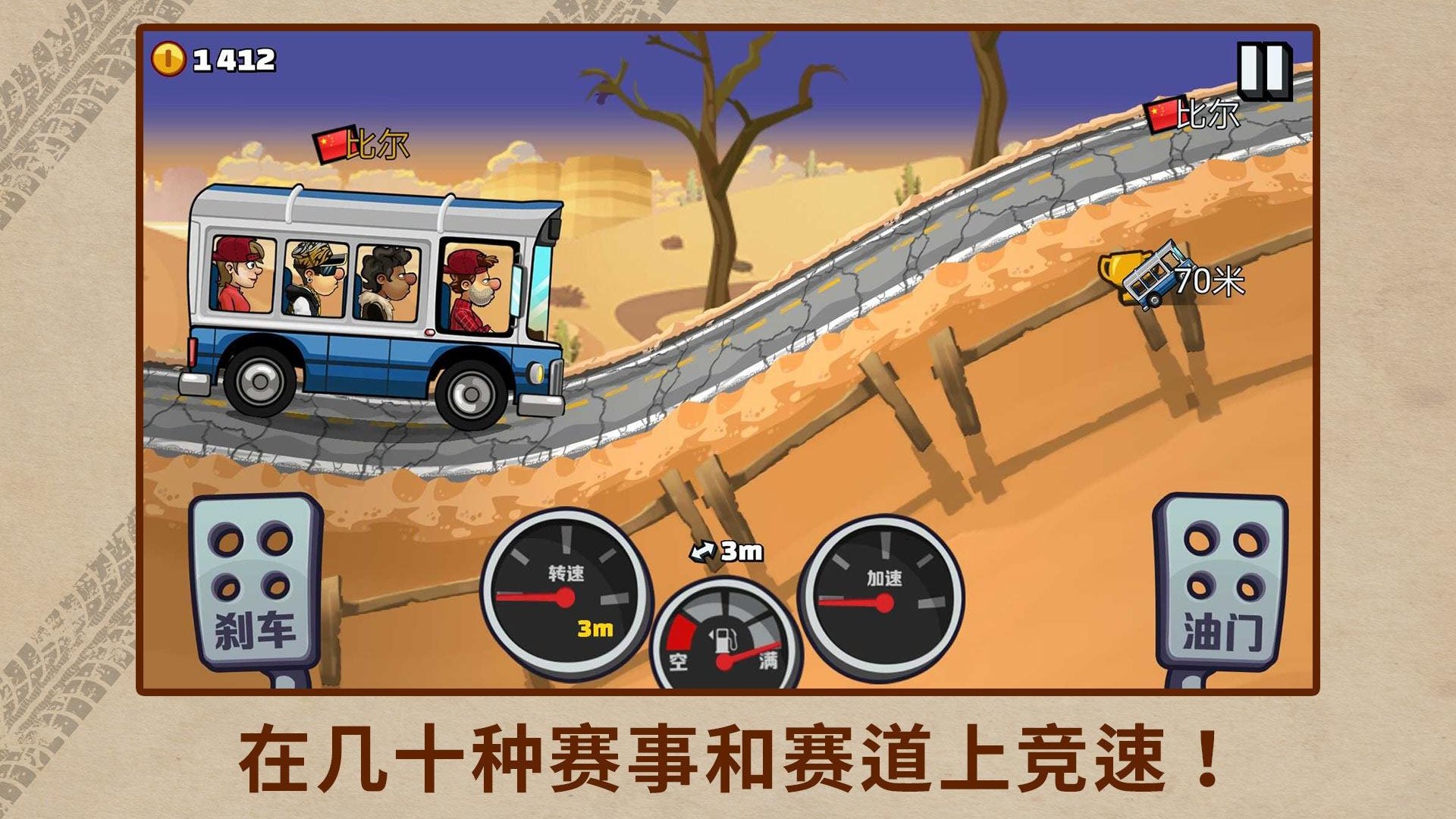Tap the blue bus with passengers
This screenshot has width=1456, height=819.
(x=364, y=303)
